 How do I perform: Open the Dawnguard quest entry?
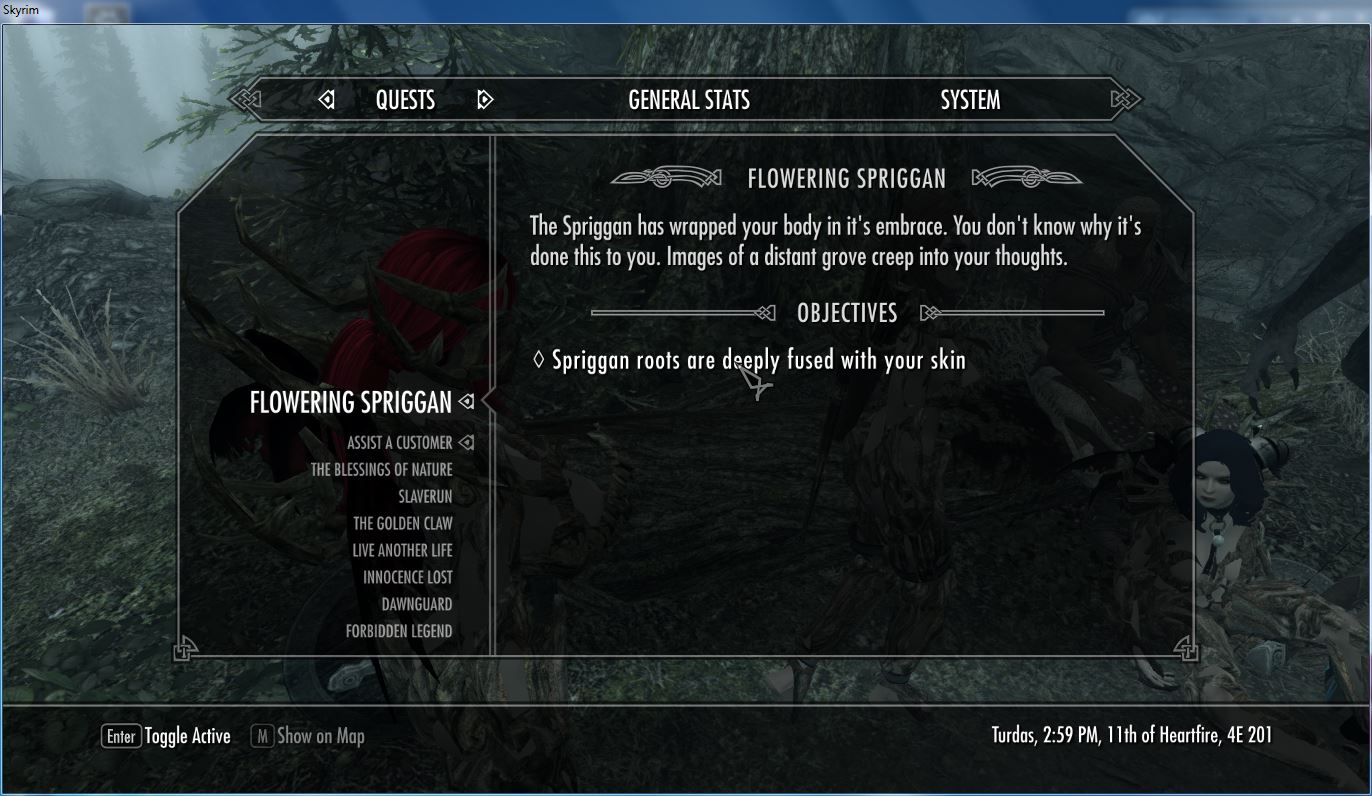point(416,605)
